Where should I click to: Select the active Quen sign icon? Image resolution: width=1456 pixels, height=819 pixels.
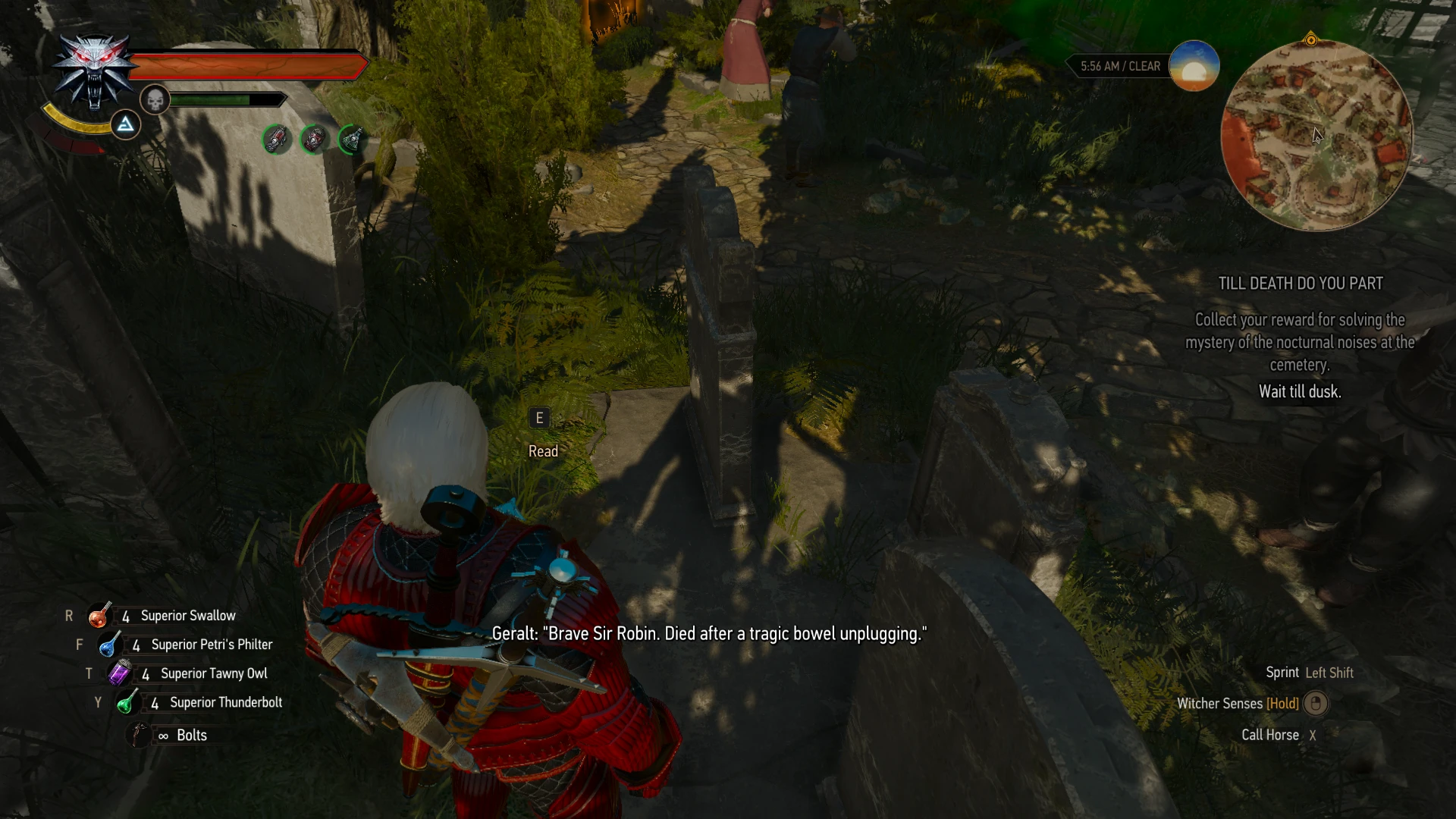pos(125,124)
